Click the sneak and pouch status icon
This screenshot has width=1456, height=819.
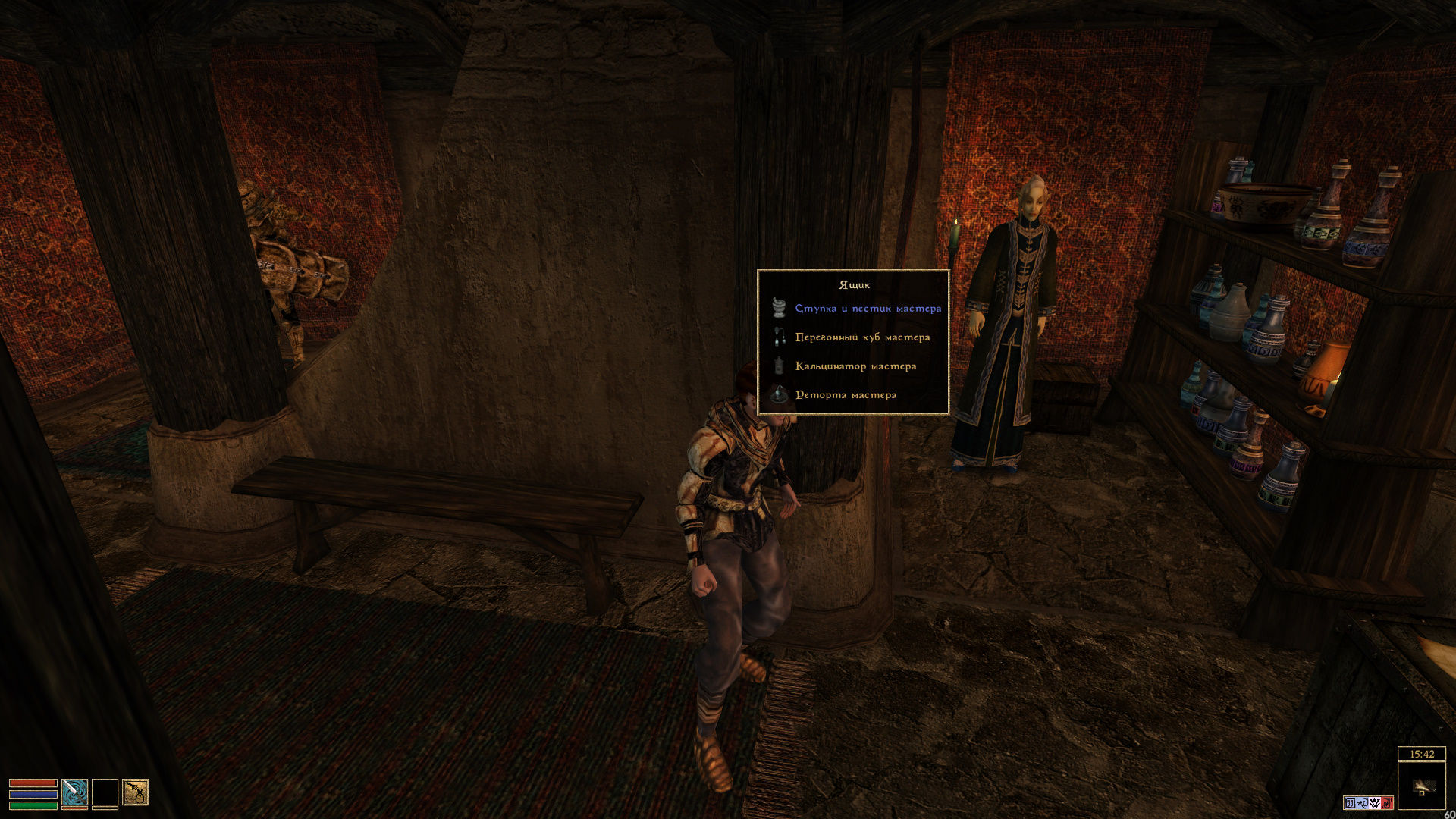pyautogui.click(x=136, y=792)
